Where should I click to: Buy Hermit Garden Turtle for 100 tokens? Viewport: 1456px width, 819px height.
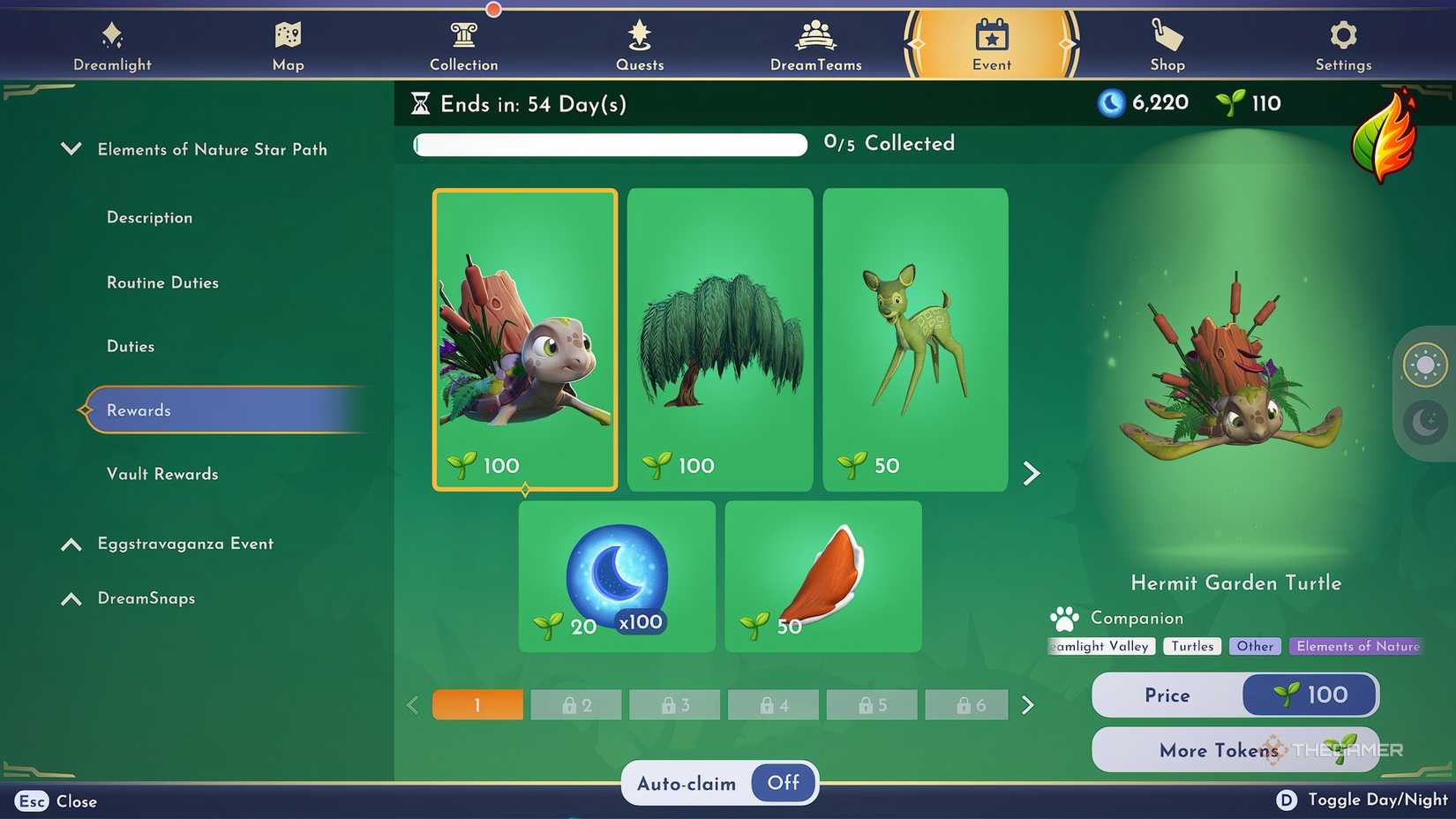tap(1309, 695)
